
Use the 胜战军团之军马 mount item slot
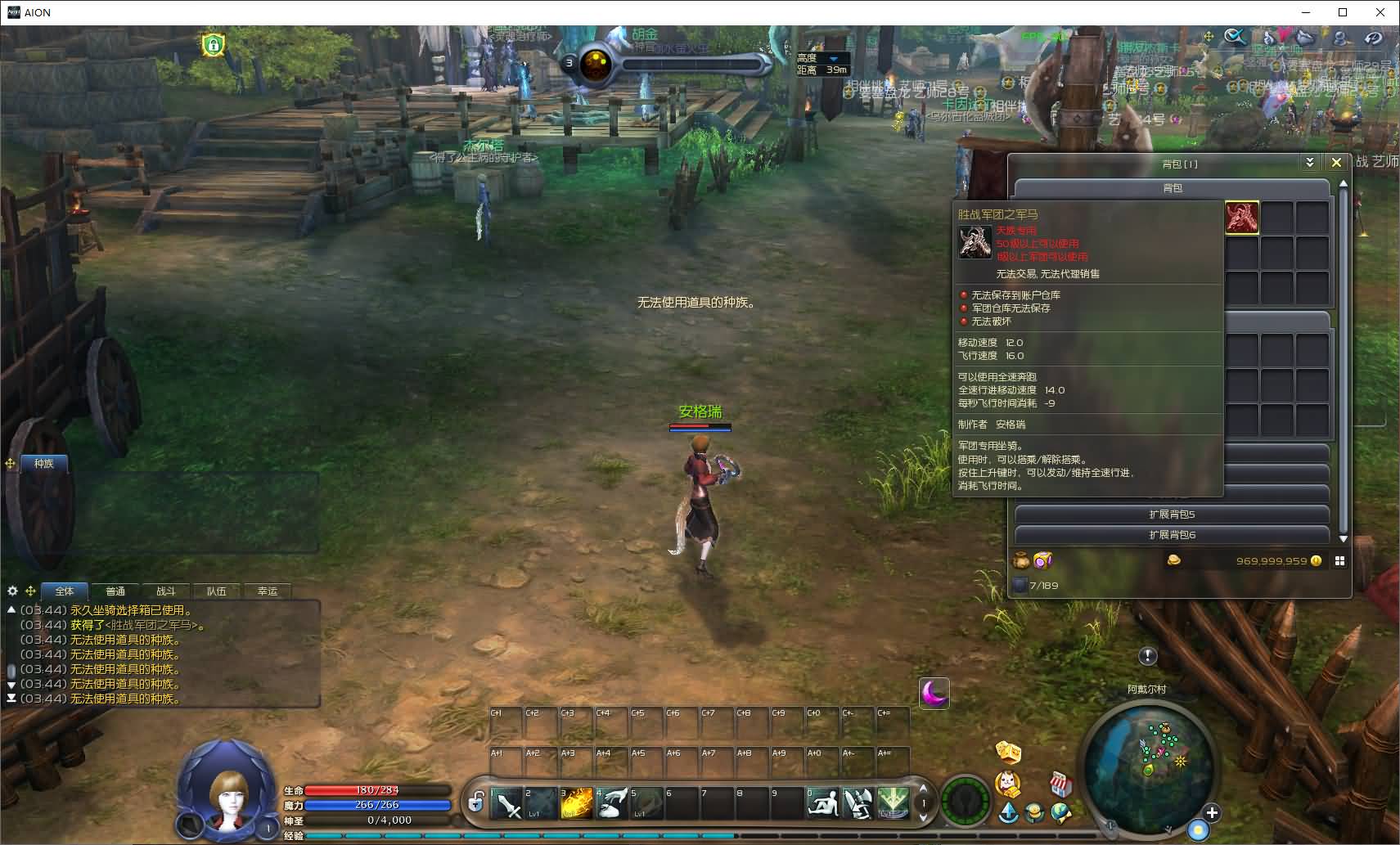(1241, 218)
